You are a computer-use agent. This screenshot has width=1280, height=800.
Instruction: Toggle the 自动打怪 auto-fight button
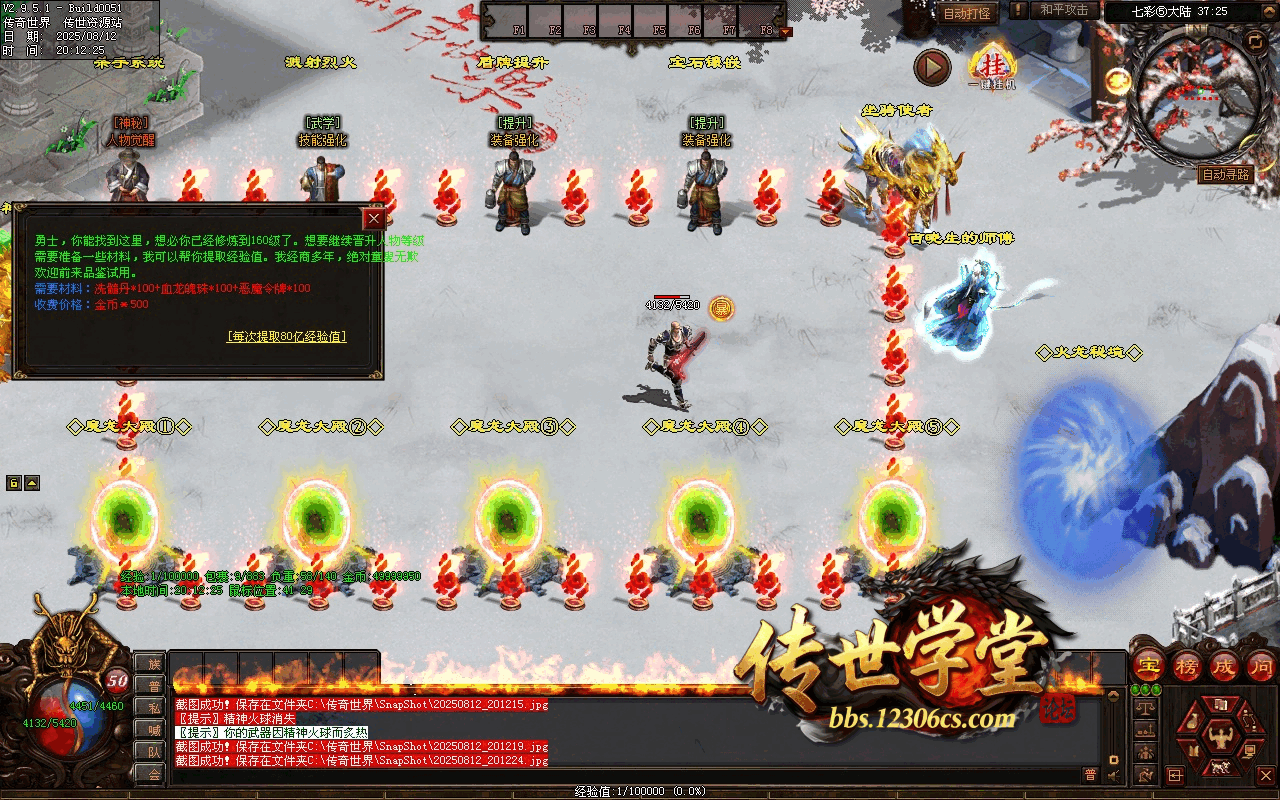click(967, 14)
